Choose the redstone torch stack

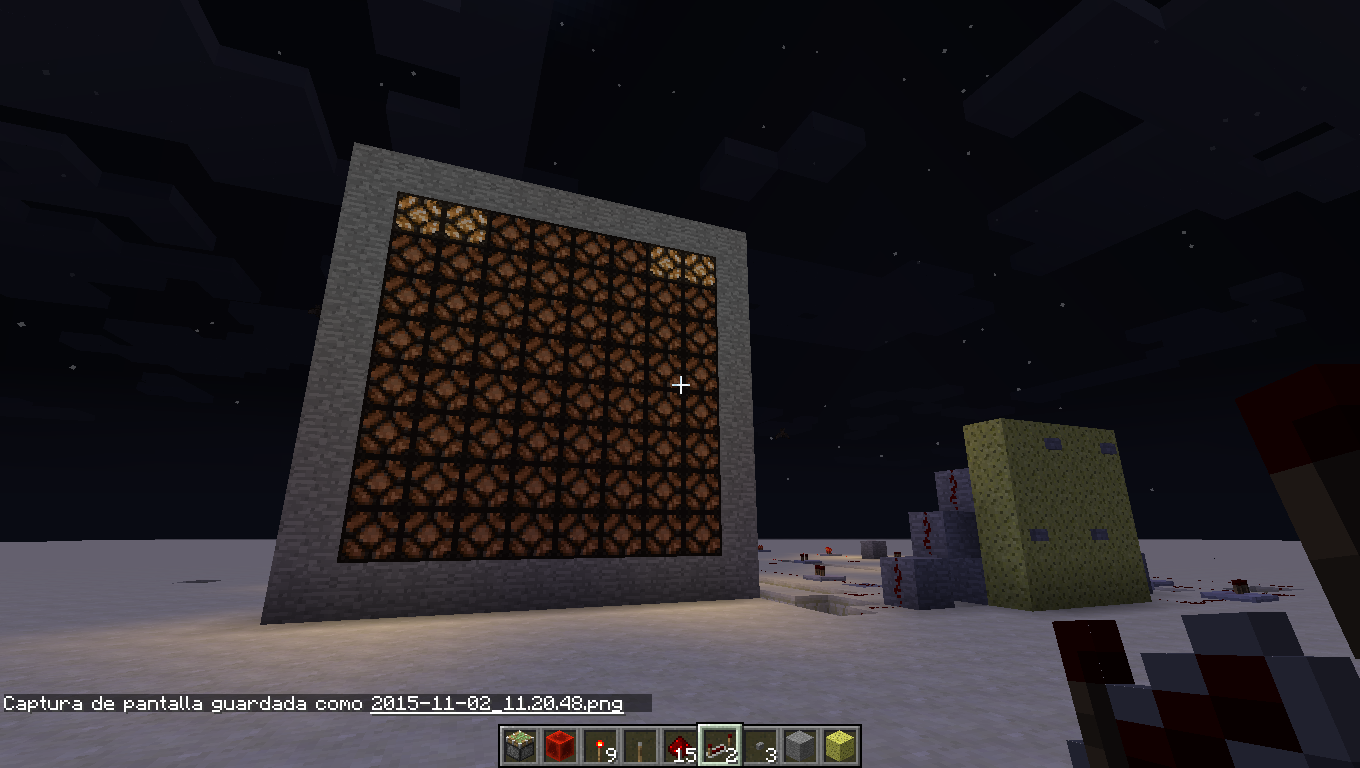tap(600, 746)
